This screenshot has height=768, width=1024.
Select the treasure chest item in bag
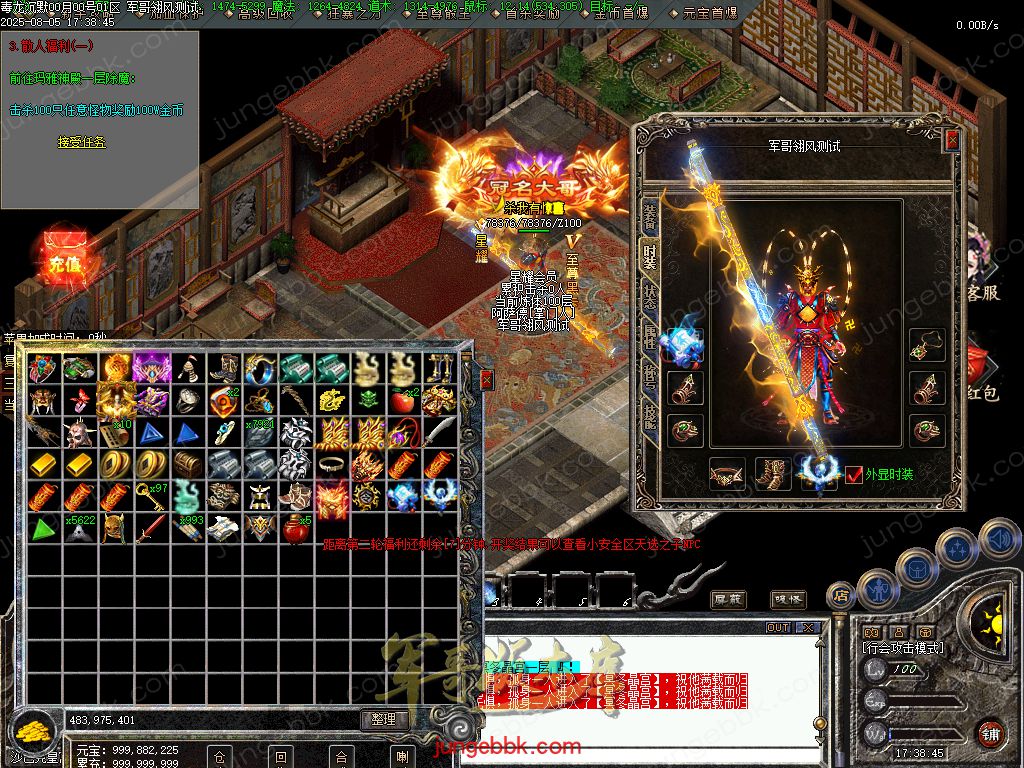coord(186,464)
